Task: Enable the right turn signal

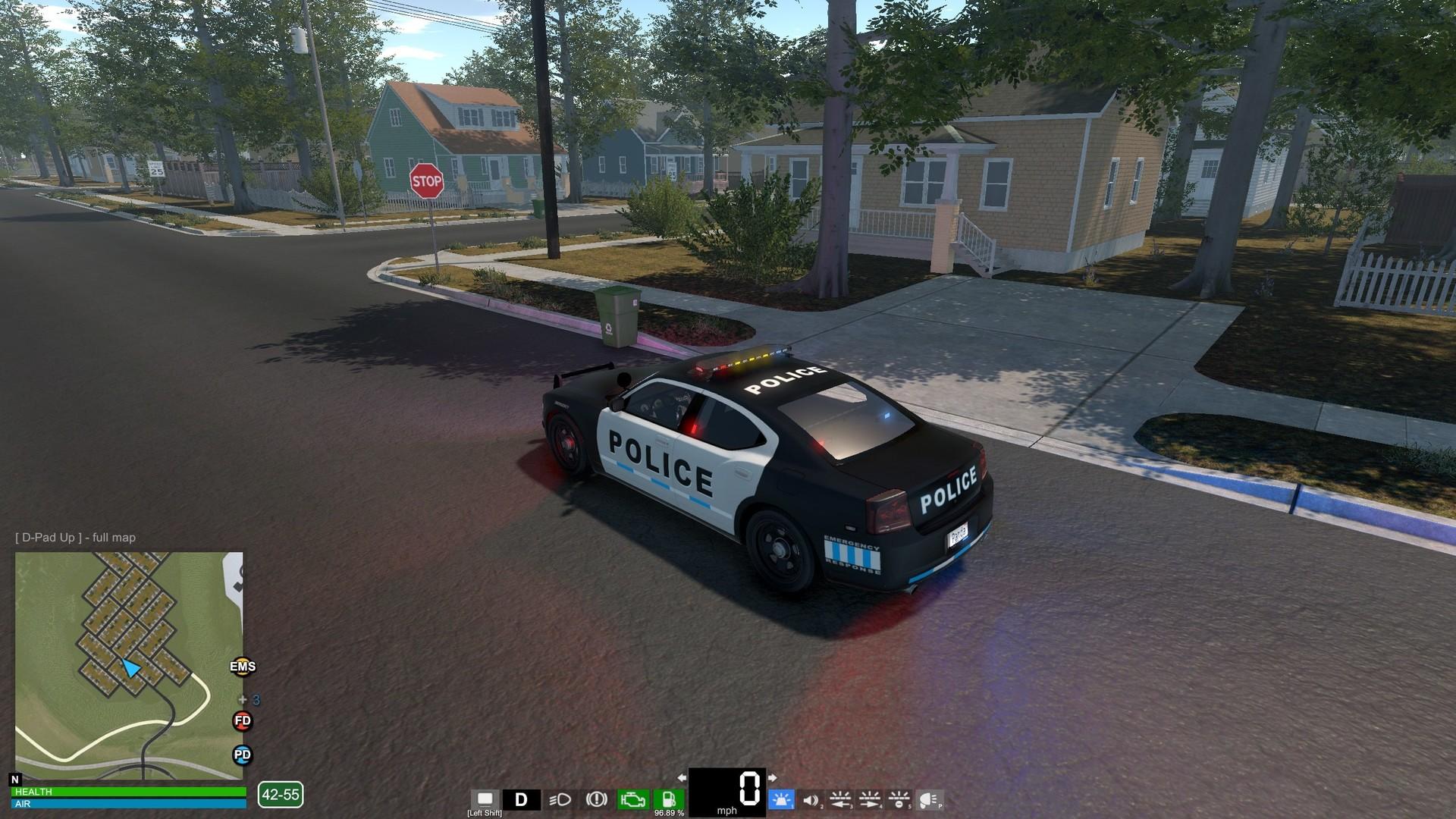Action: [870, 799]
